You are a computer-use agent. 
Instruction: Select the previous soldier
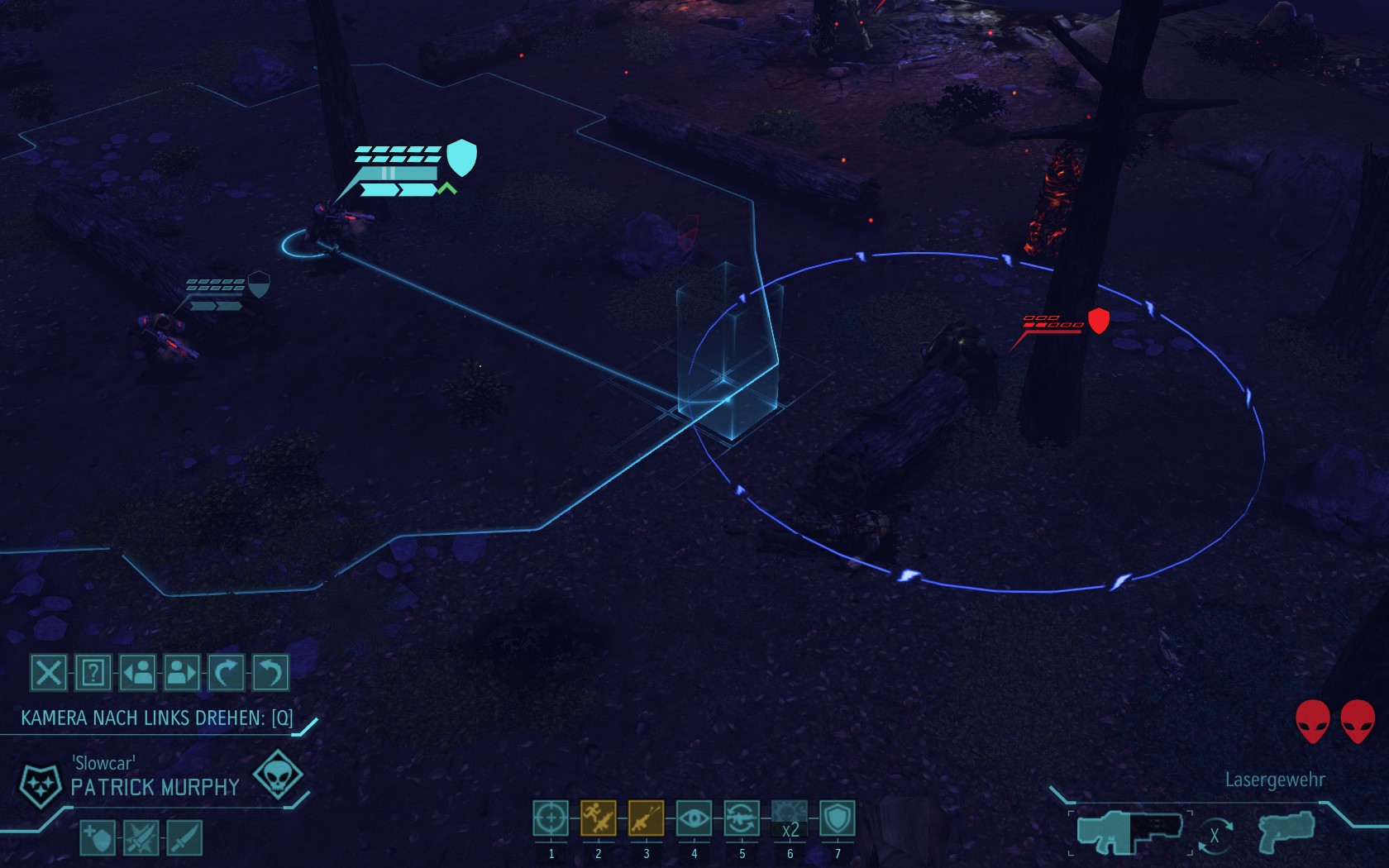(x=137, y=673)
